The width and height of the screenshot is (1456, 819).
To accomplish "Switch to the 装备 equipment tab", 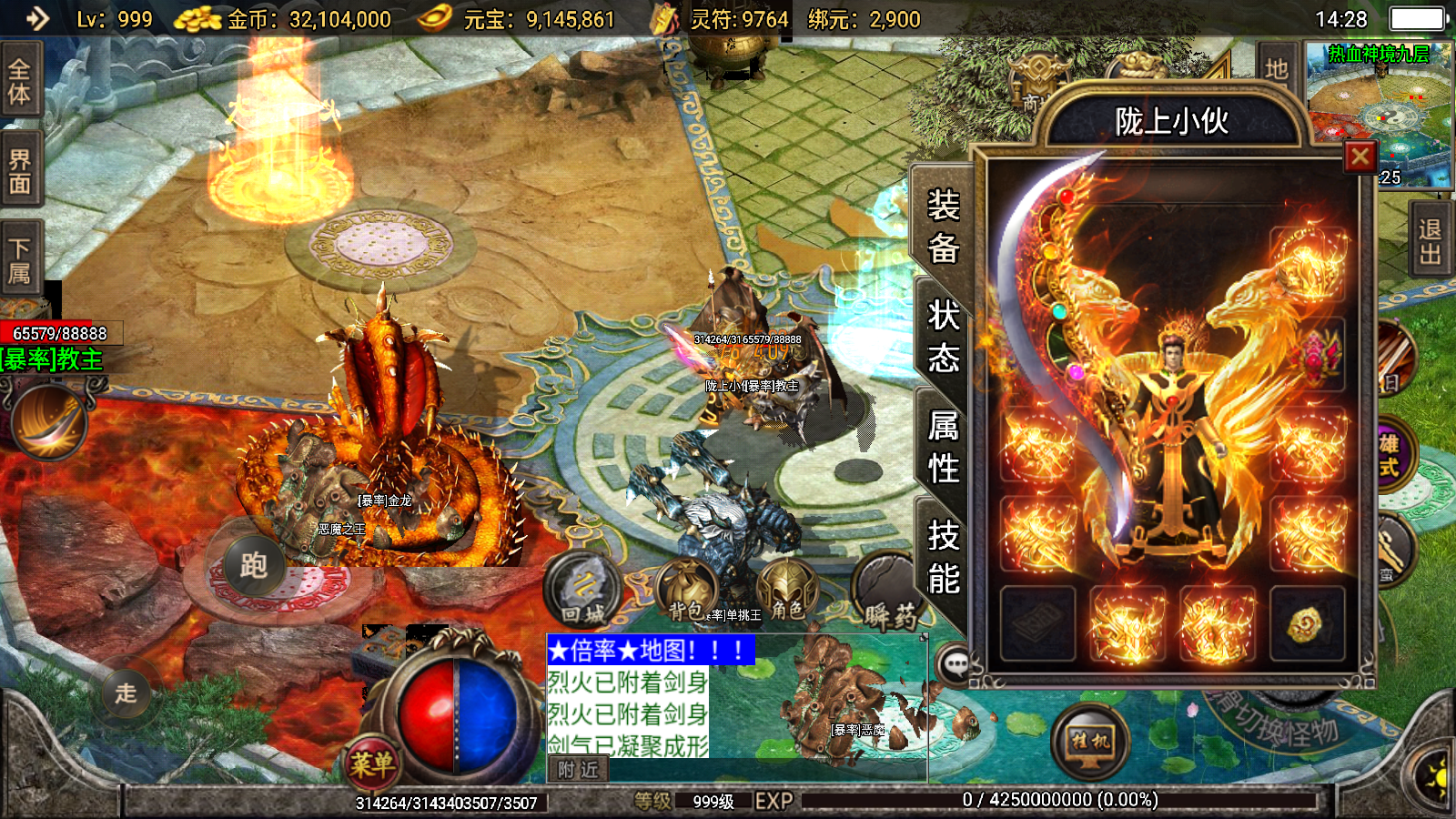I will (x=943, y=226).
